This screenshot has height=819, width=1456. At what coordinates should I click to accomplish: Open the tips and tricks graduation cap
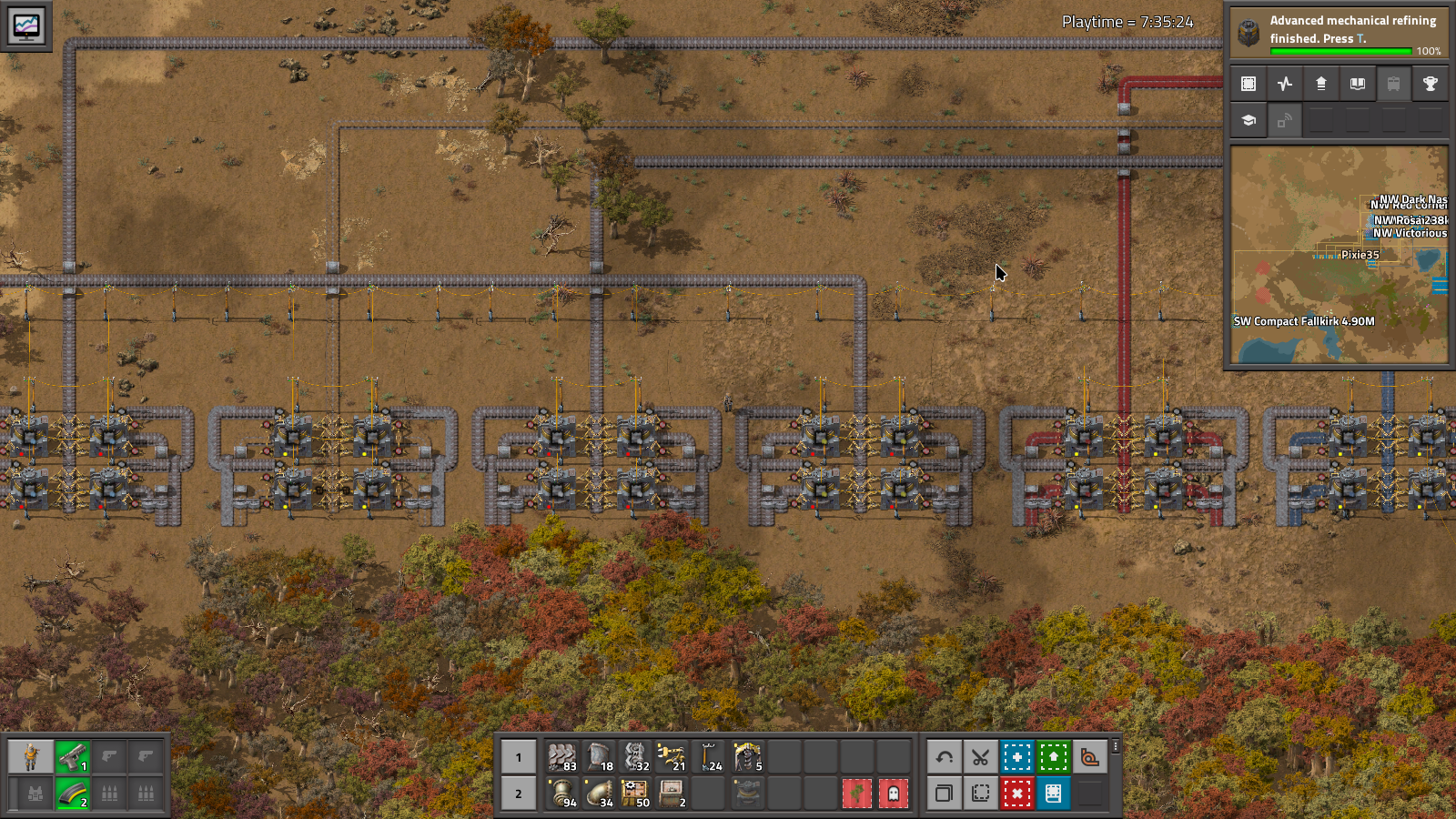(1249, 120)
